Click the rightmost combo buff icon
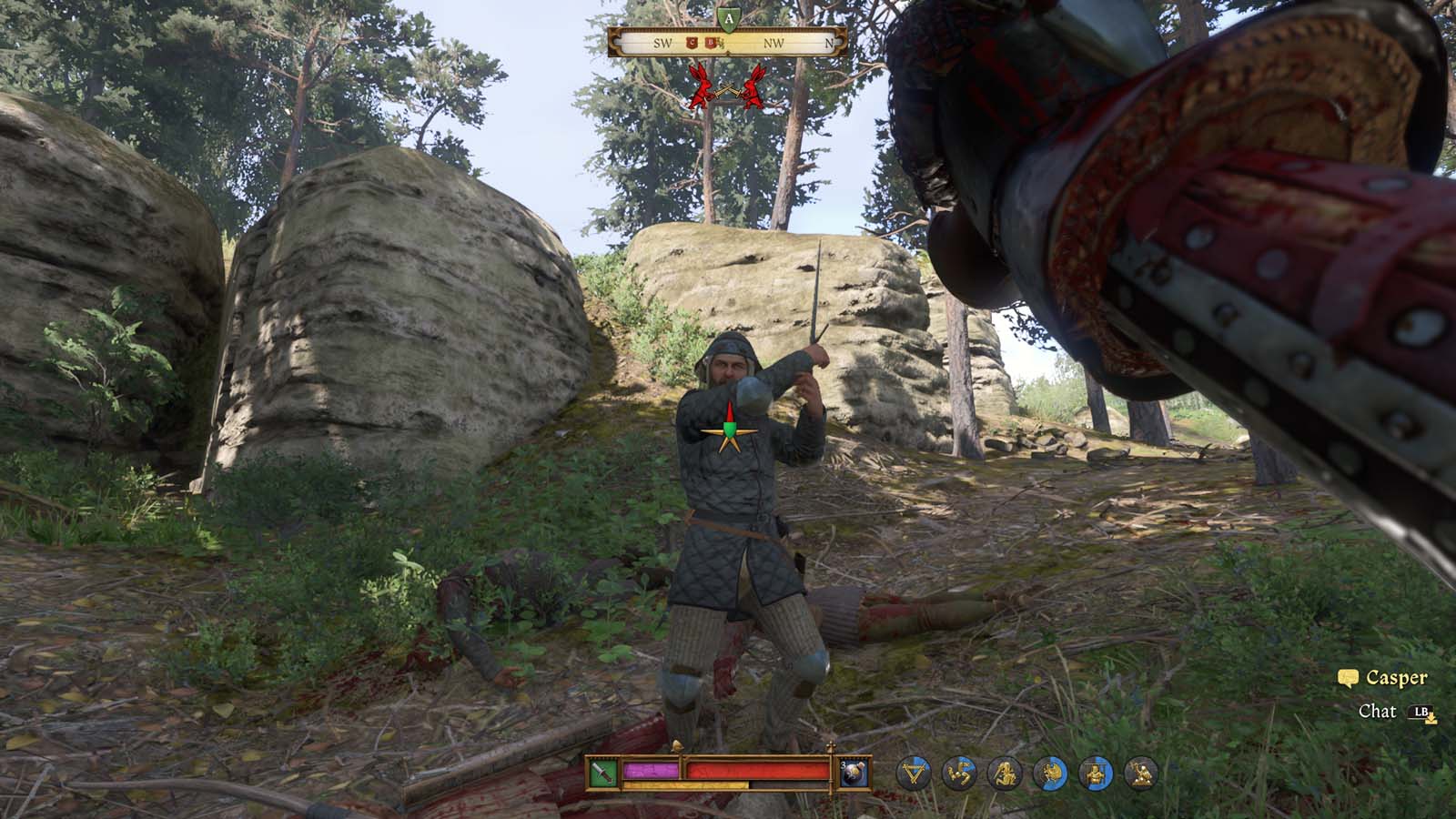Image resolution: width=1456 pixels, height=819 pixels. (x=1141, y=773)
